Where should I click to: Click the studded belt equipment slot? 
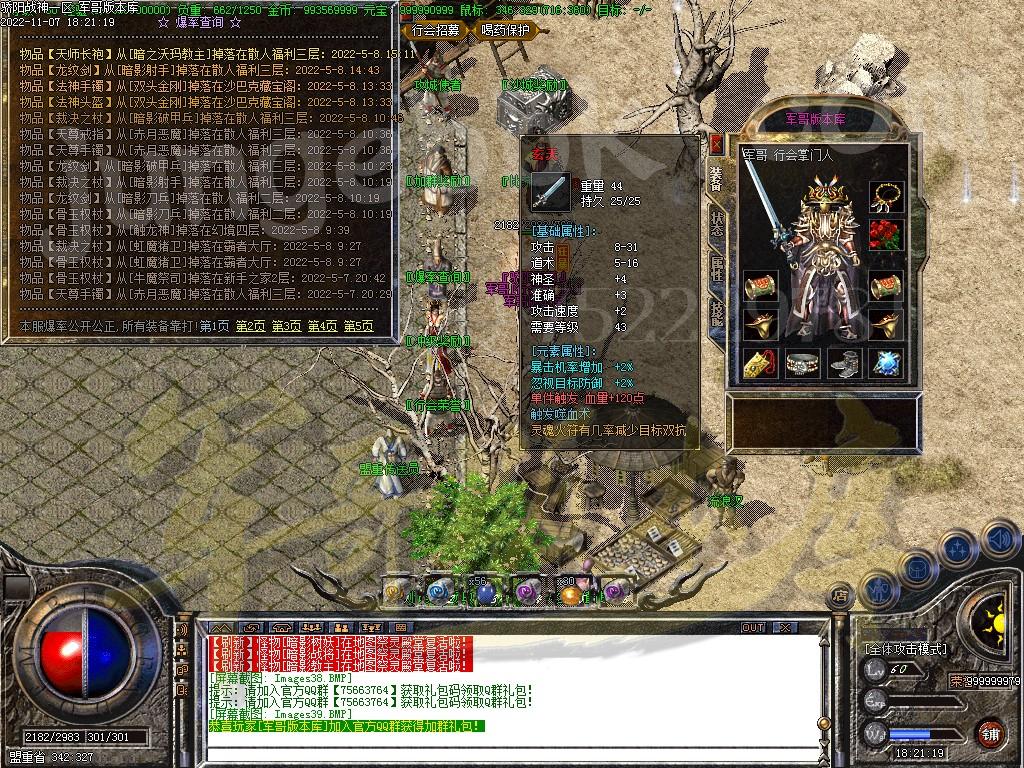(x=801, y=363)
